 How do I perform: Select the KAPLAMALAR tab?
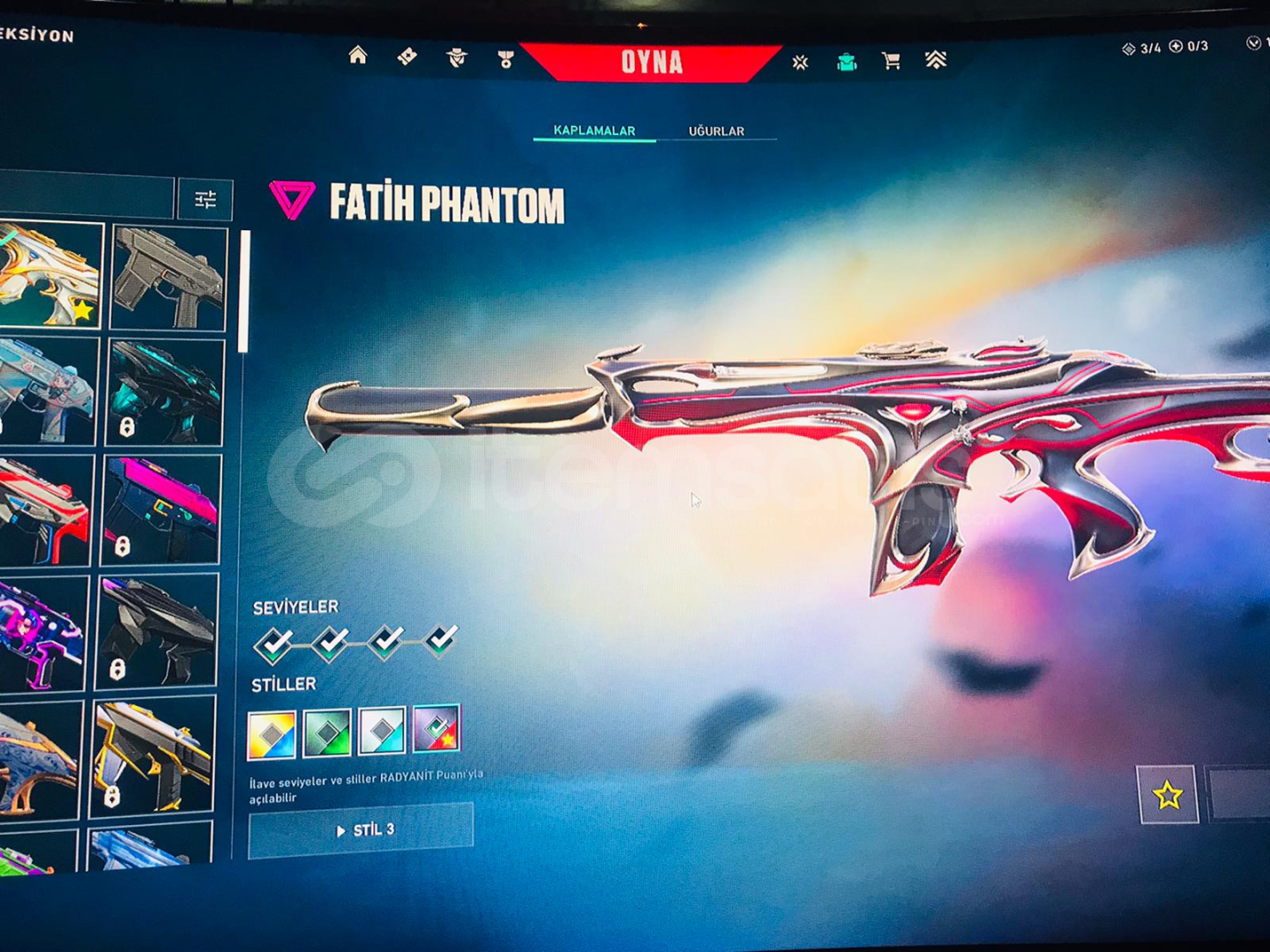click(594, 130)
